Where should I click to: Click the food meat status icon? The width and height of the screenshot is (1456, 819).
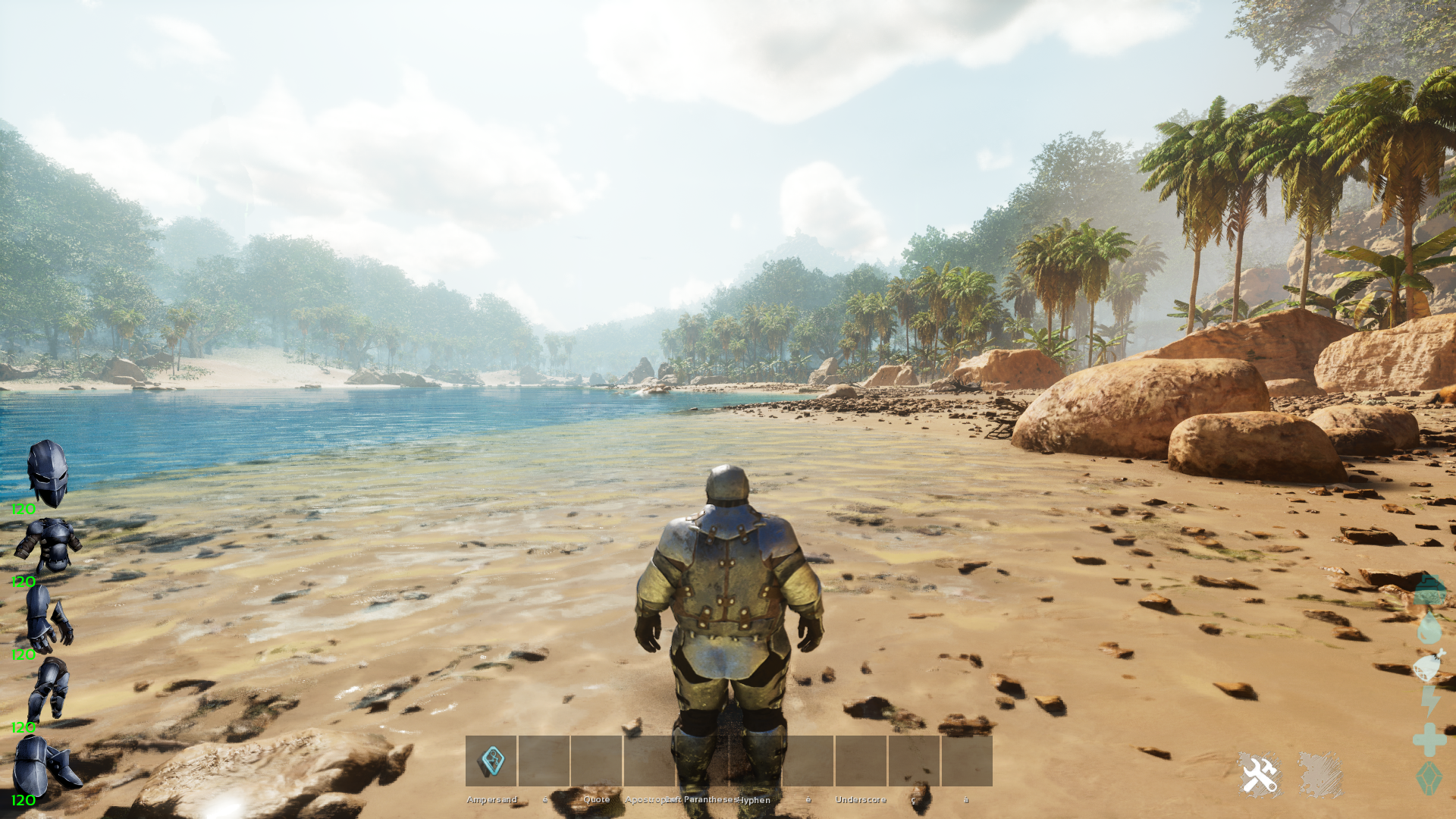1429,666
